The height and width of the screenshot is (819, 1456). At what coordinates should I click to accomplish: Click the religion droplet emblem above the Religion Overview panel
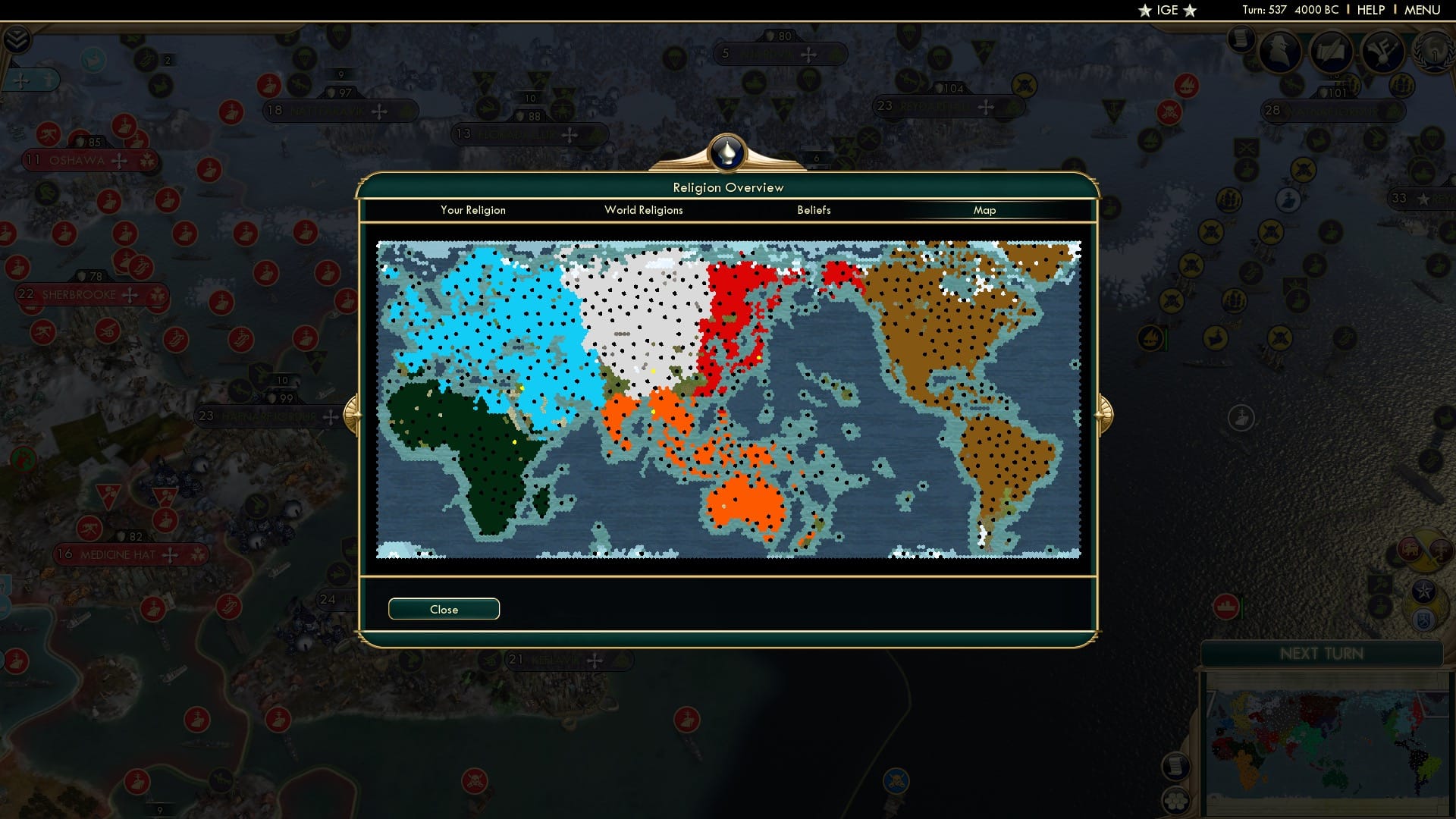click(727, 152)
